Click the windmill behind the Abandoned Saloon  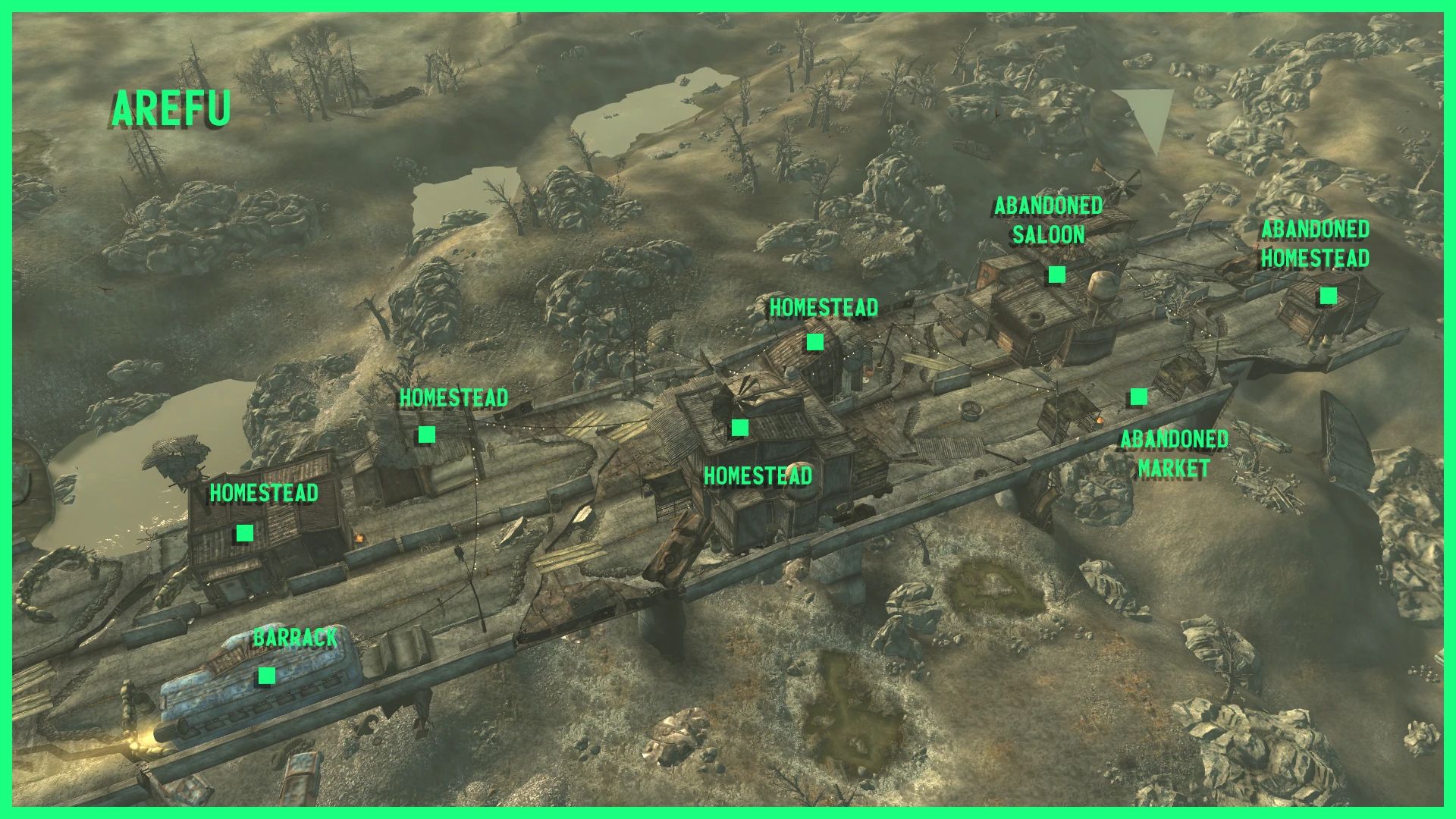coord(1122,186)
